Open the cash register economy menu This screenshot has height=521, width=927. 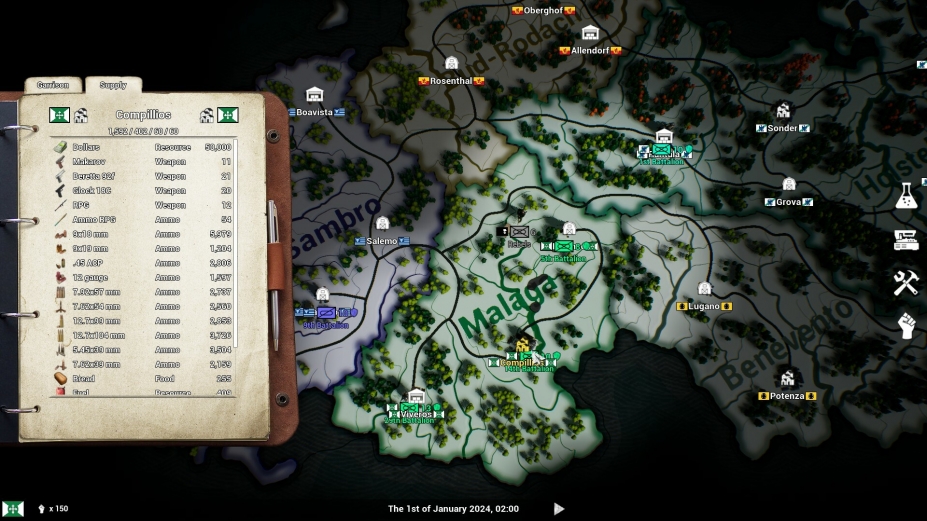pyautogui.click(x=906, y=240)
